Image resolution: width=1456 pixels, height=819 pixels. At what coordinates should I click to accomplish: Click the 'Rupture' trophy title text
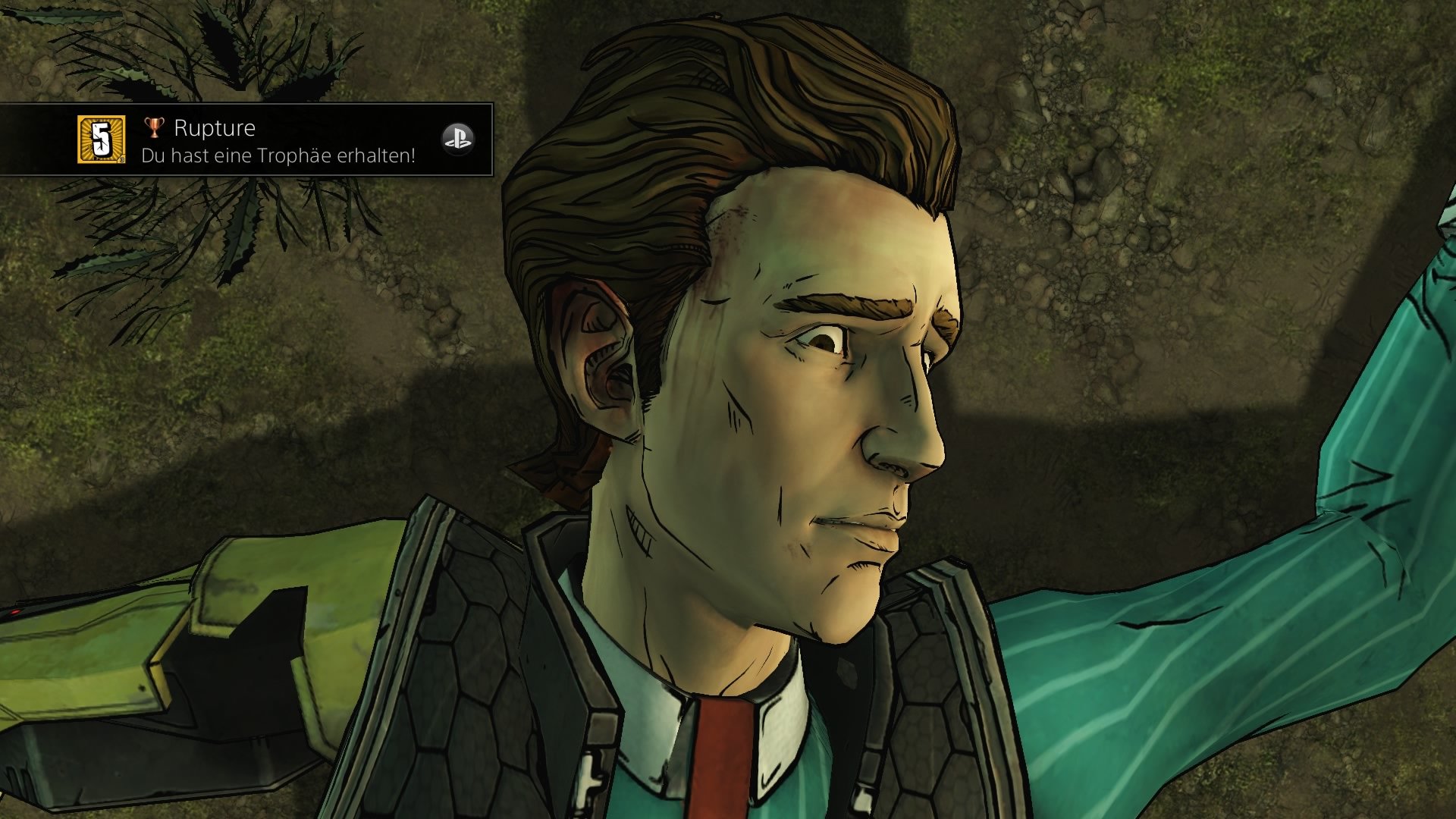coord(214,127)
